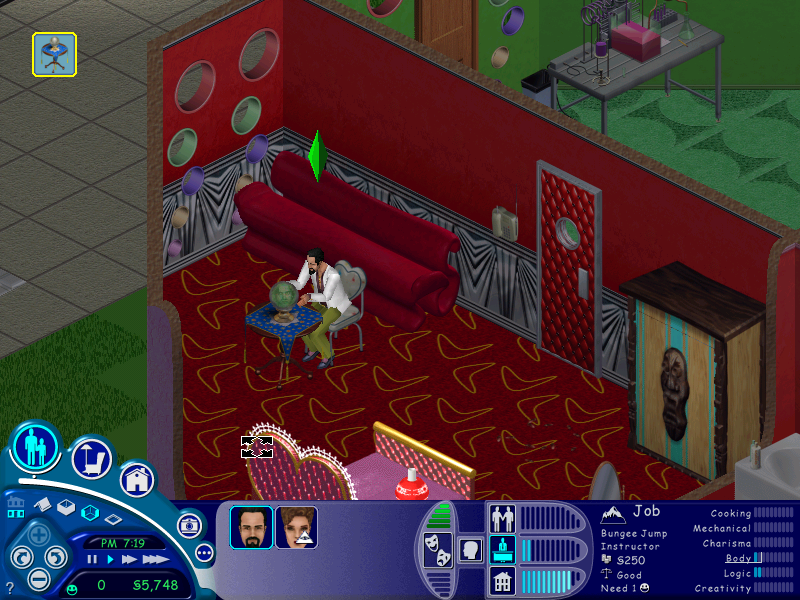Select the bearded man's portrait
The height and width of the screenshot is (600, 800).
[251, 528]
